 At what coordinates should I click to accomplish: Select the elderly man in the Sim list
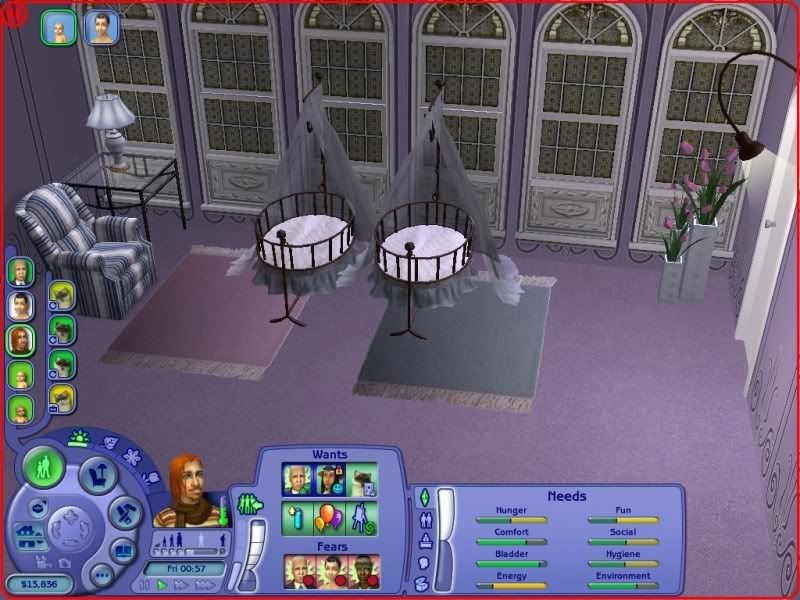[20, 271]
